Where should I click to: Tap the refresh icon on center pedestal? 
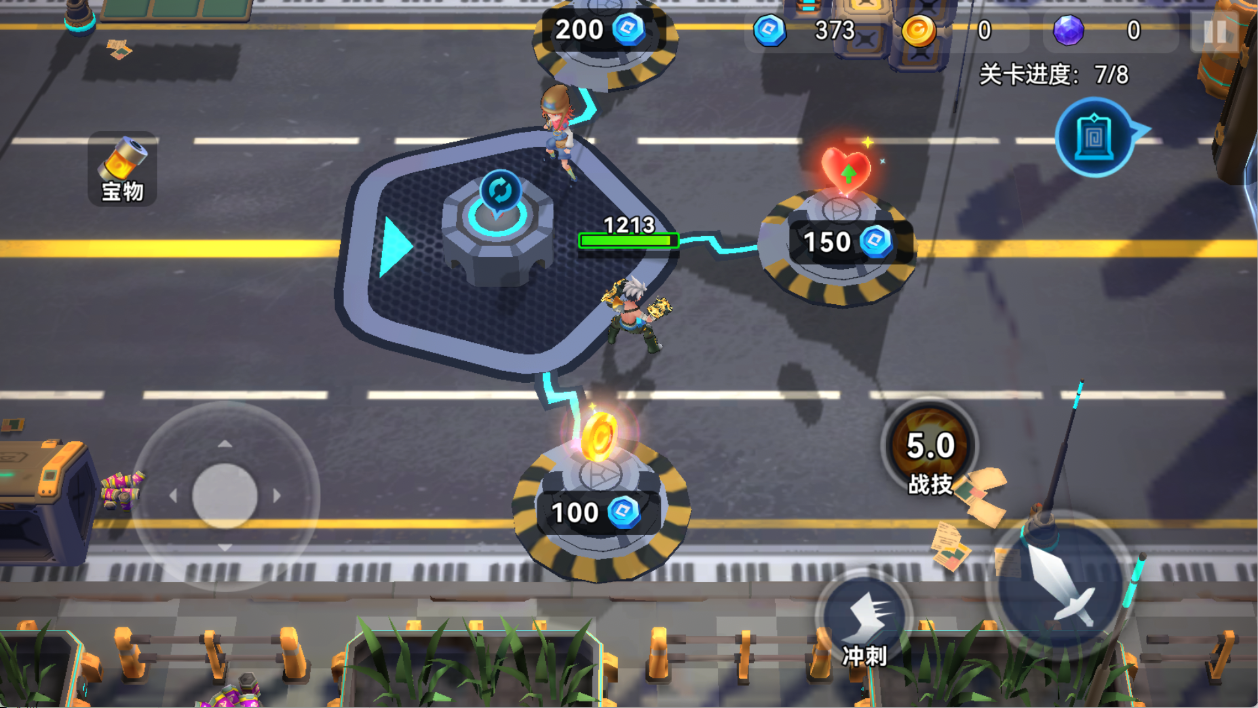coord(500,190)
